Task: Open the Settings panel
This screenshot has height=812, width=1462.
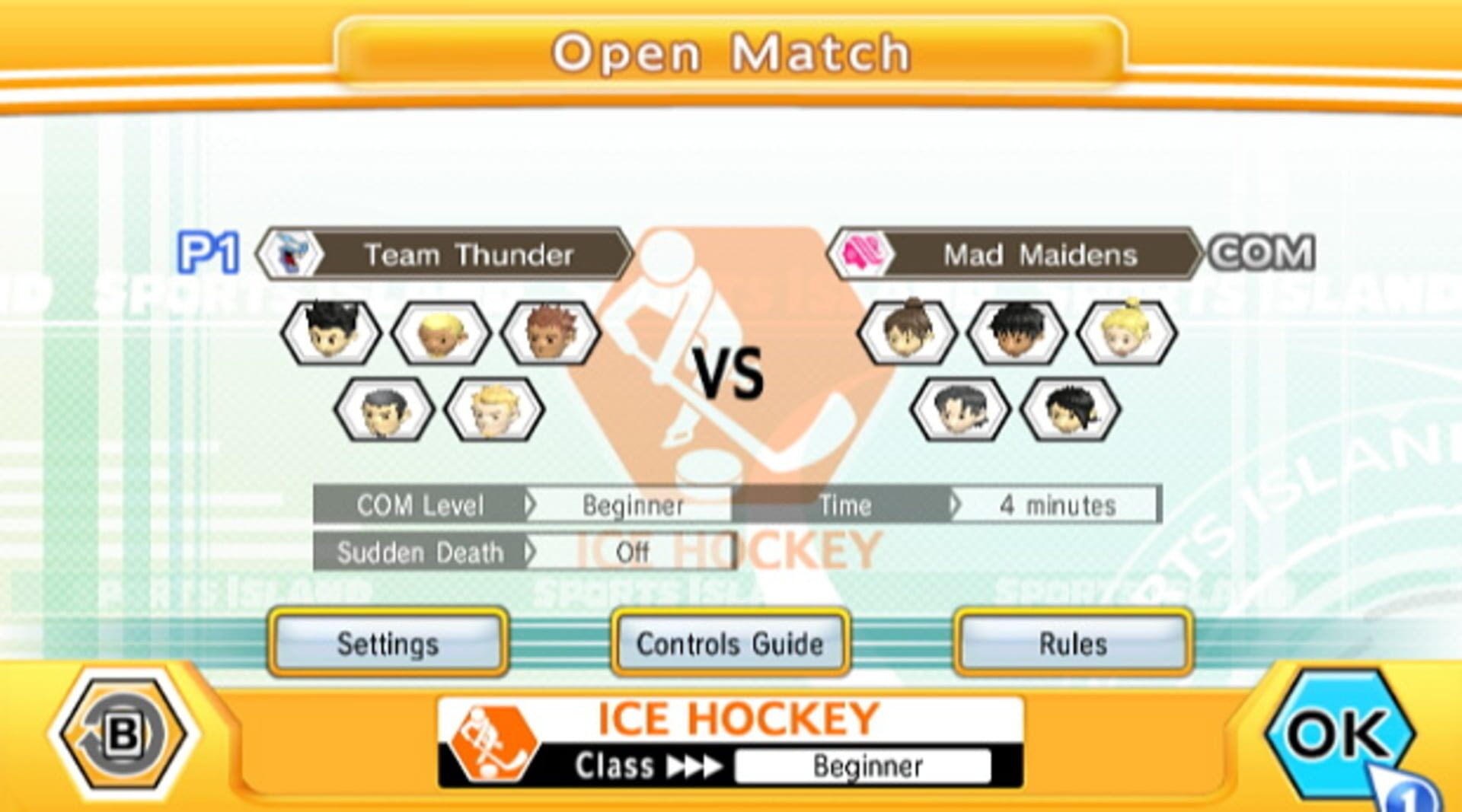Action: coord(388,644)
